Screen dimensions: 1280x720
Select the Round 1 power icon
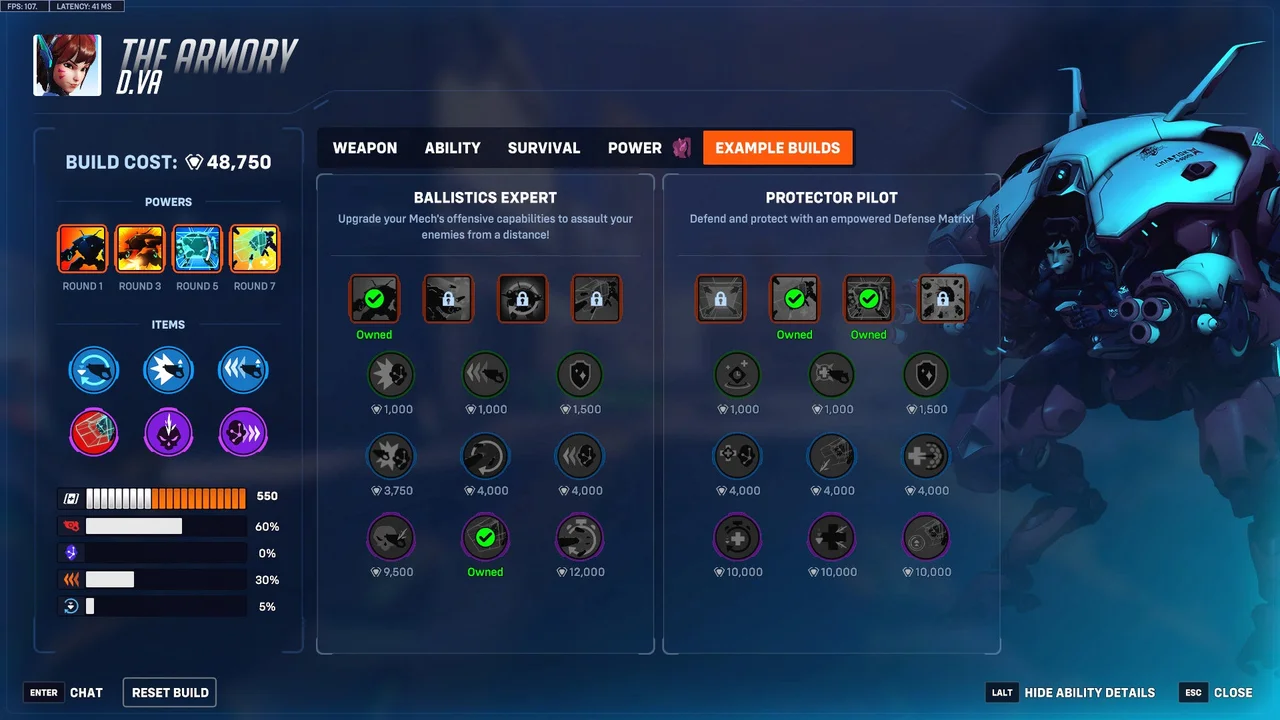pyautogui.click(x=83, y=250)
